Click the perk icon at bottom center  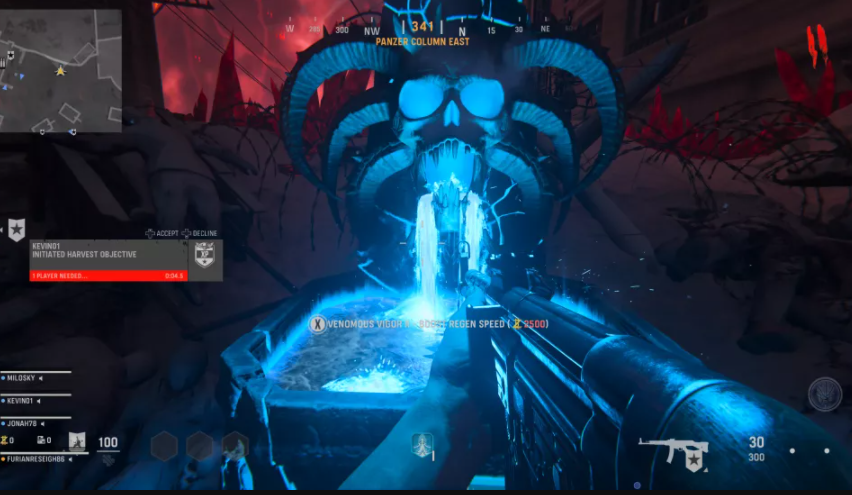(422, 444)
